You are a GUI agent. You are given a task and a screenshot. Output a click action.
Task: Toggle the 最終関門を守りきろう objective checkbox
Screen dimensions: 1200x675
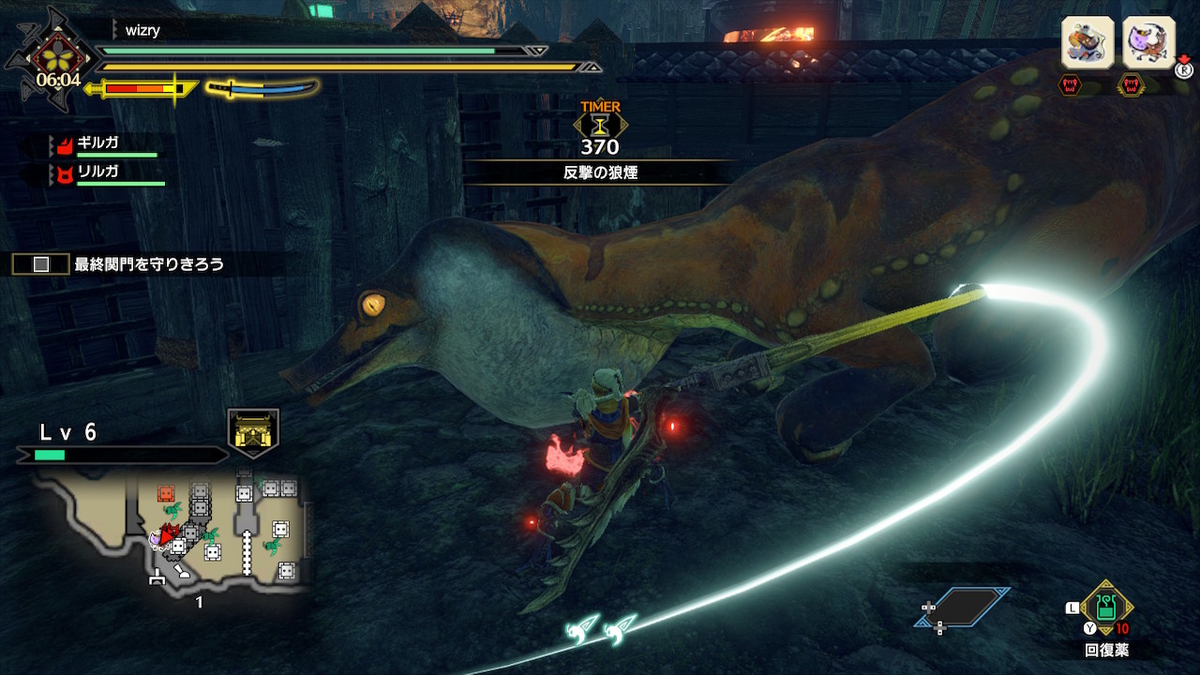41,265
